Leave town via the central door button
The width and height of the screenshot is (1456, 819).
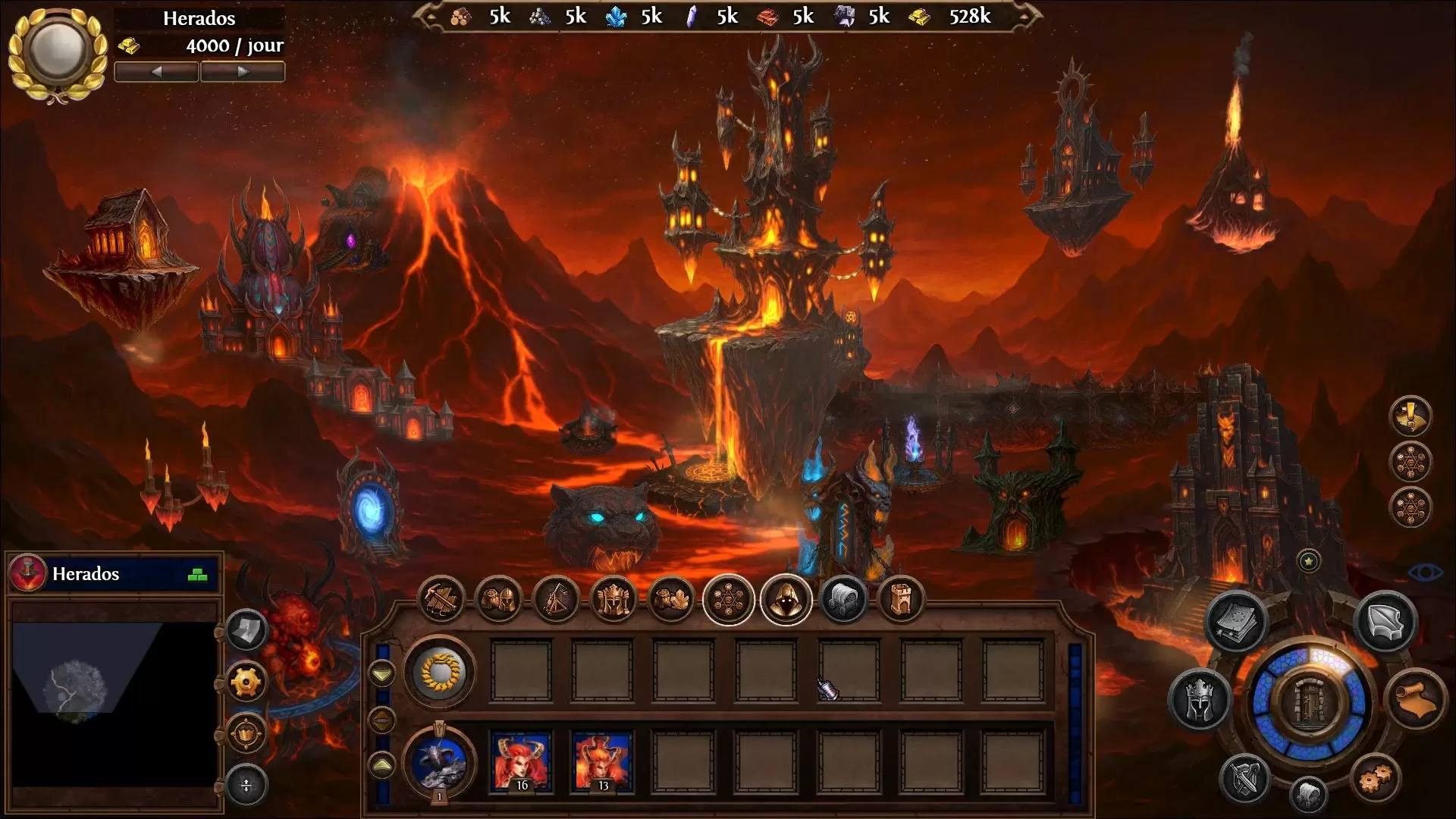point(1309,701)
